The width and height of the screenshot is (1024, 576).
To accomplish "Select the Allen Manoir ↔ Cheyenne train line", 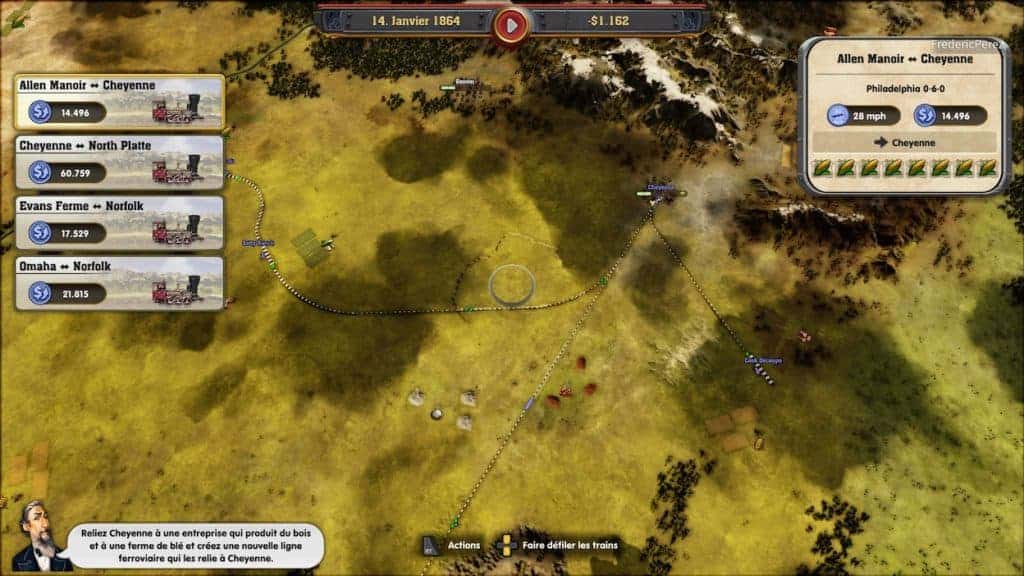I will coord(119,102).
